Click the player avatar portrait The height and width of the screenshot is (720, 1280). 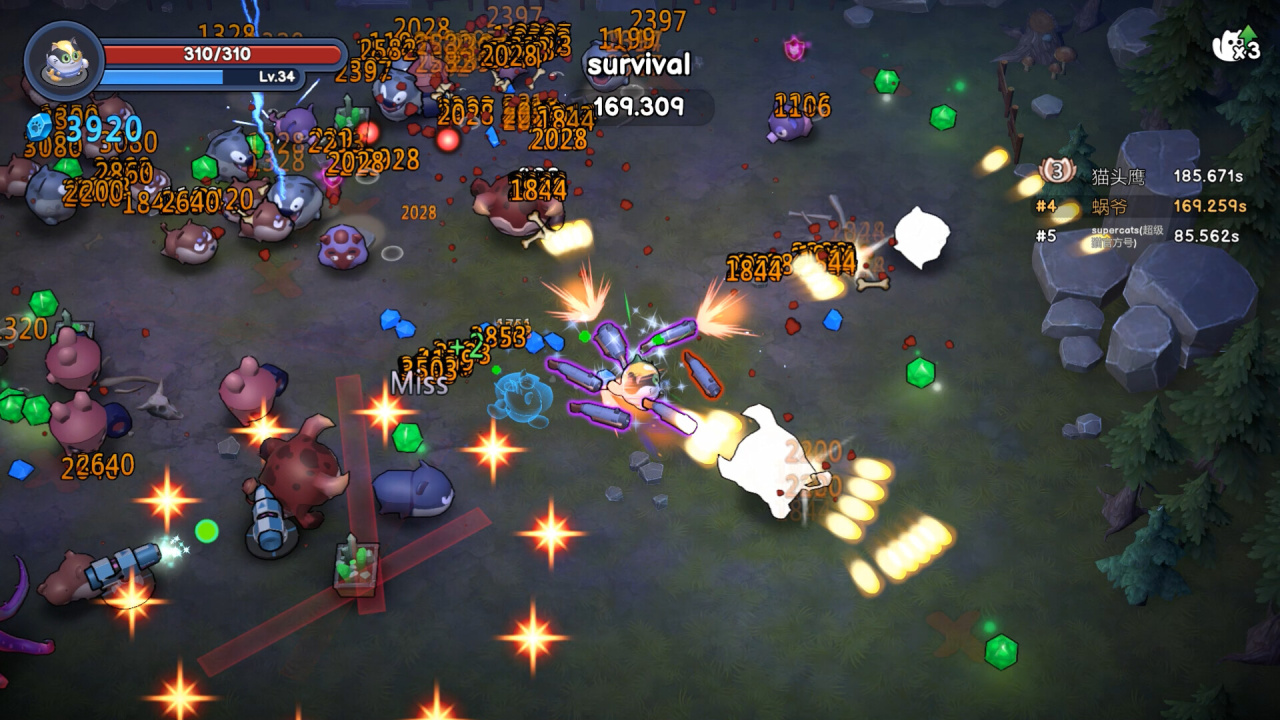coord(64,62)
